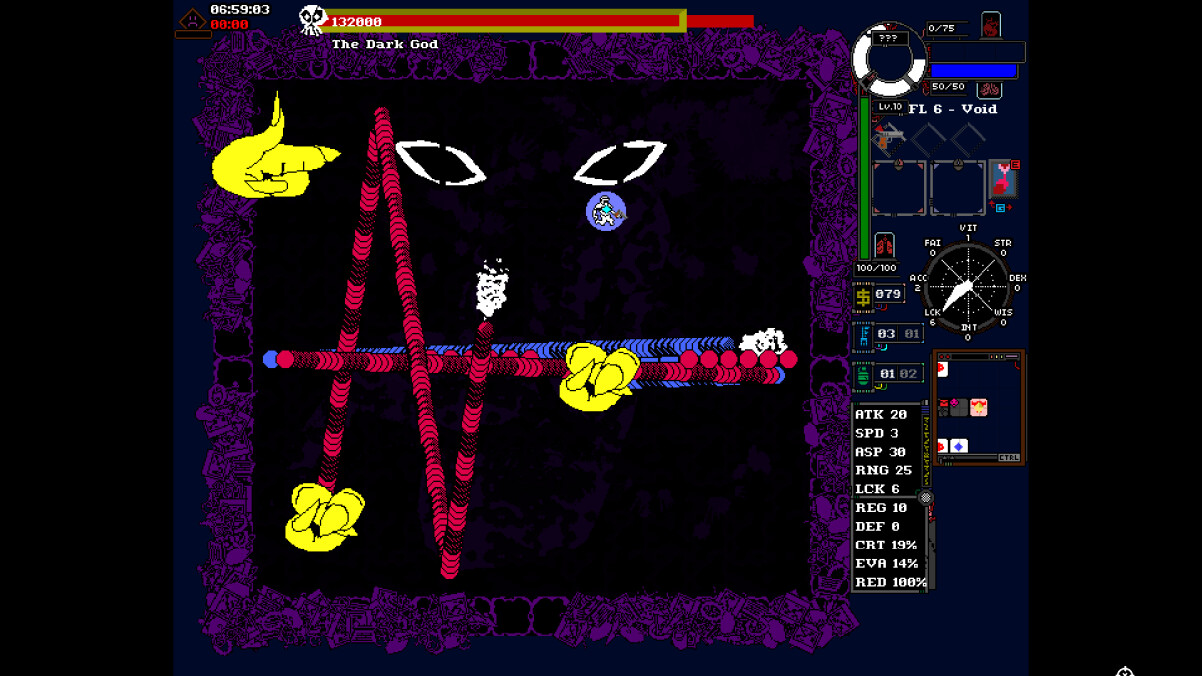Click the stat radar compass chart
The image size is (1202, 676).
967,286
